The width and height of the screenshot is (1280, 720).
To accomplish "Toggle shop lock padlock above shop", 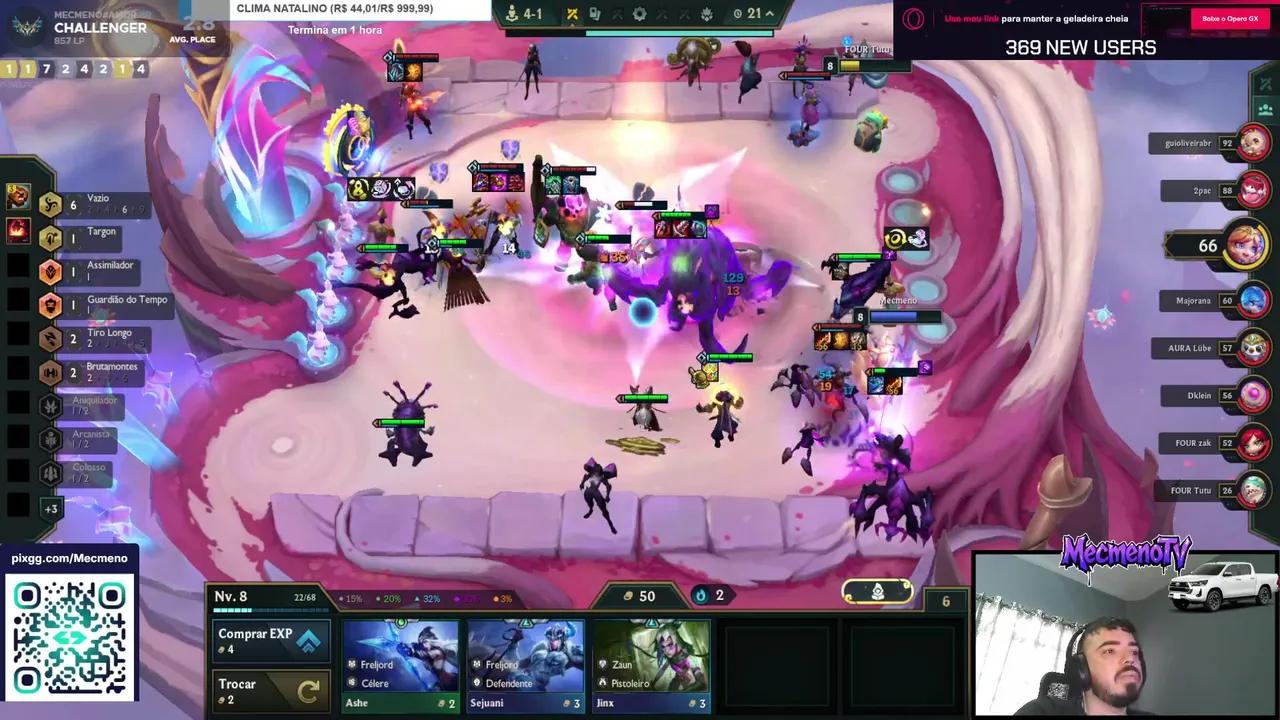I will click(877, 593).
